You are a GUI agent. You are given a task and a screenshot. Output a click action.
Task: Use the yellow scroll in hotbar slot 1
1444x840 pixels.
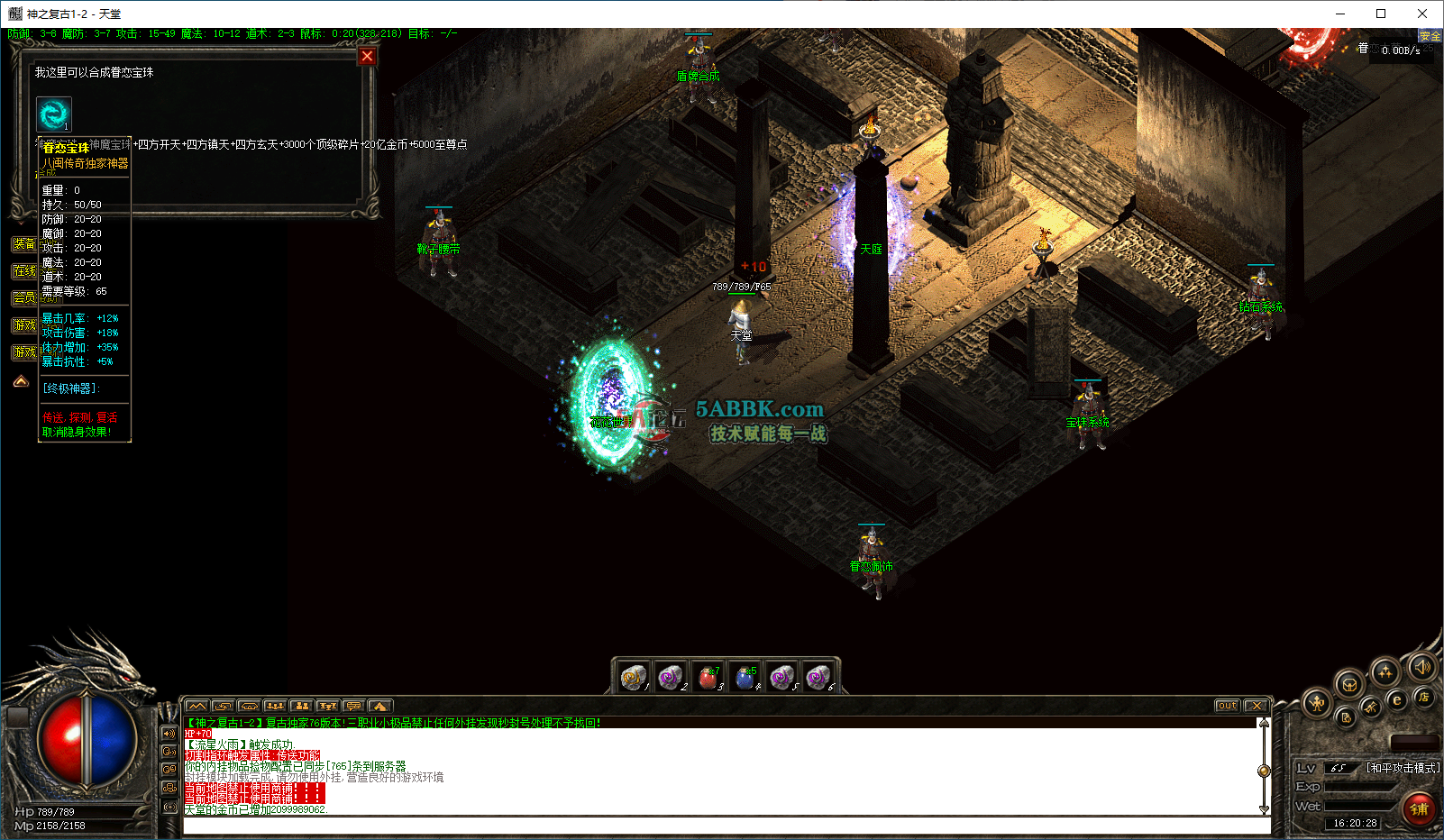634,677
